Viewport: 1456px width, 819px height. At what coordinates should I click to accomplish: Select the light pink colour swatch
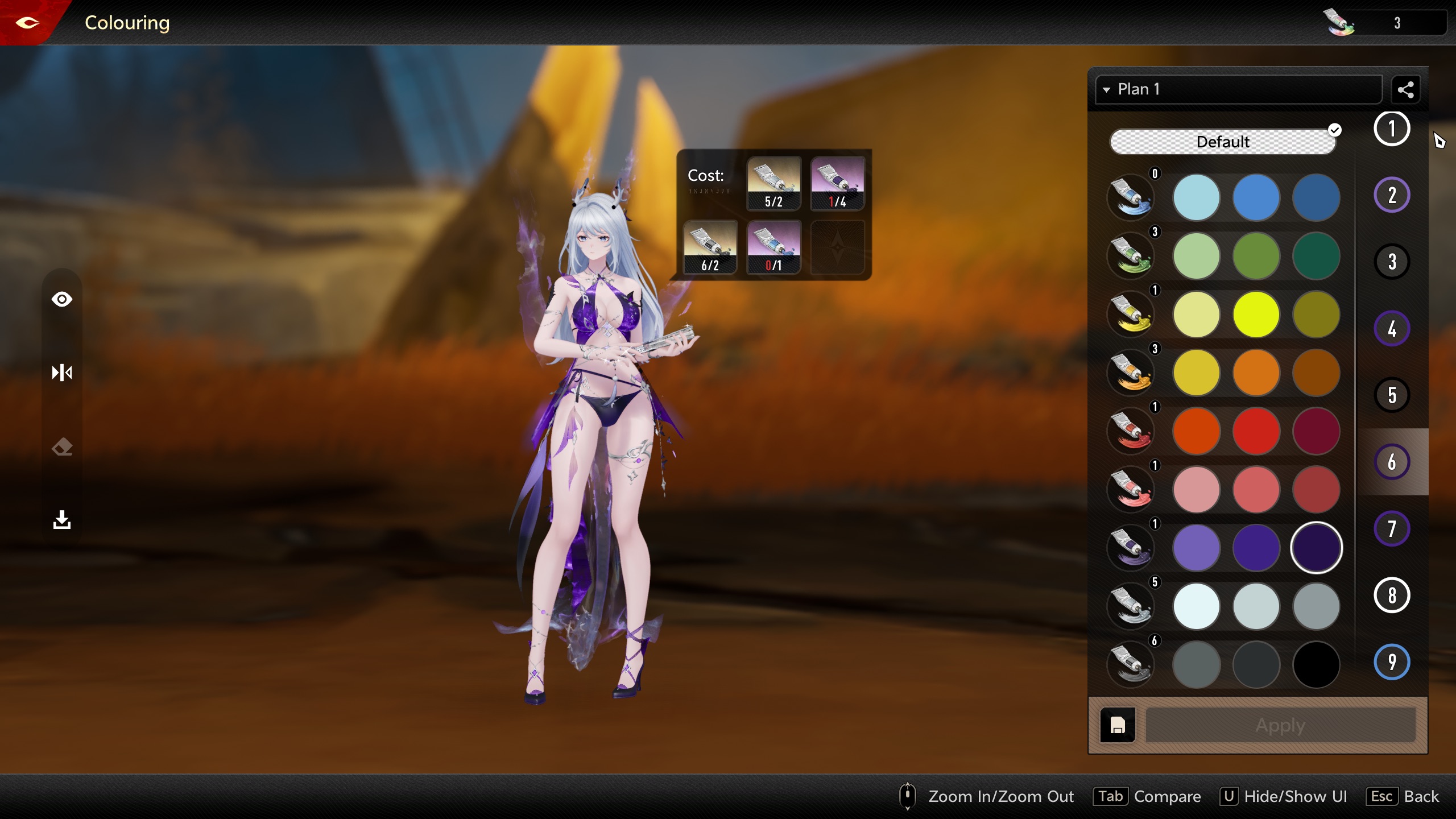pos(1196,490)
